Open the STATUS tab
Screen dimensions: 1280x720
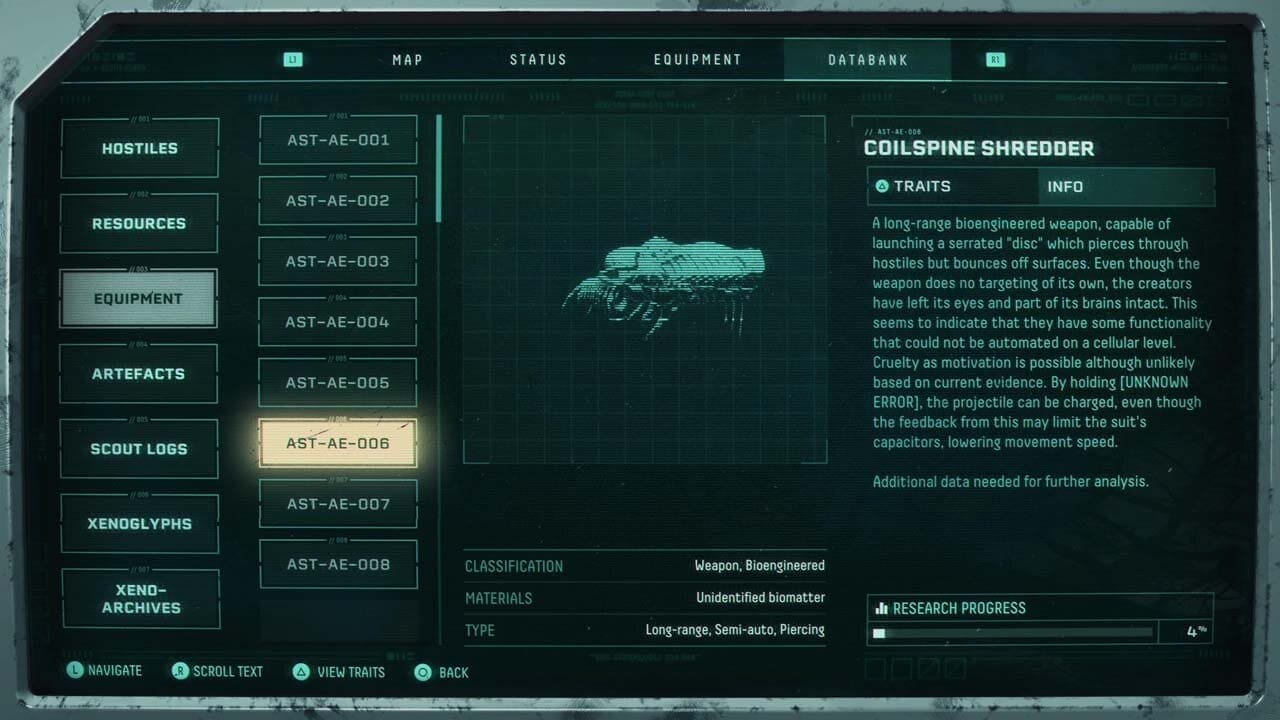click(x=538, y=59)
